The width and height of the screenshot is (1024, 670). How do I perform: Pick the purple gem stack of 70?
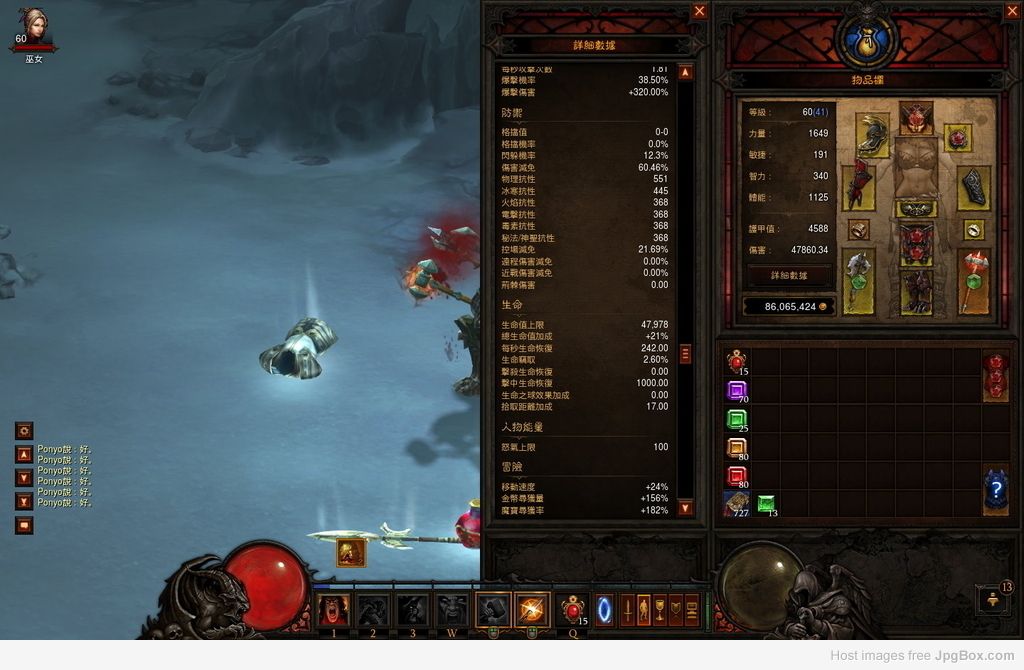736,391
